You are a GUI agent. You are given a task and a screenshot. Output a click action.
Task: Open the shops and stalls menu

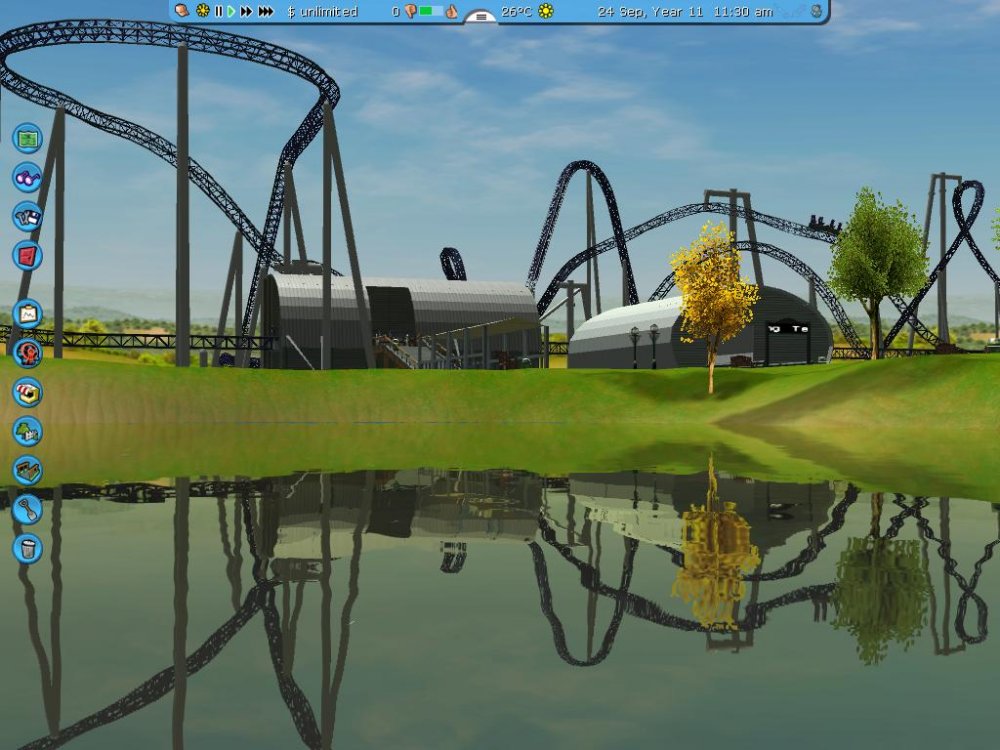[x=27, y=391]
